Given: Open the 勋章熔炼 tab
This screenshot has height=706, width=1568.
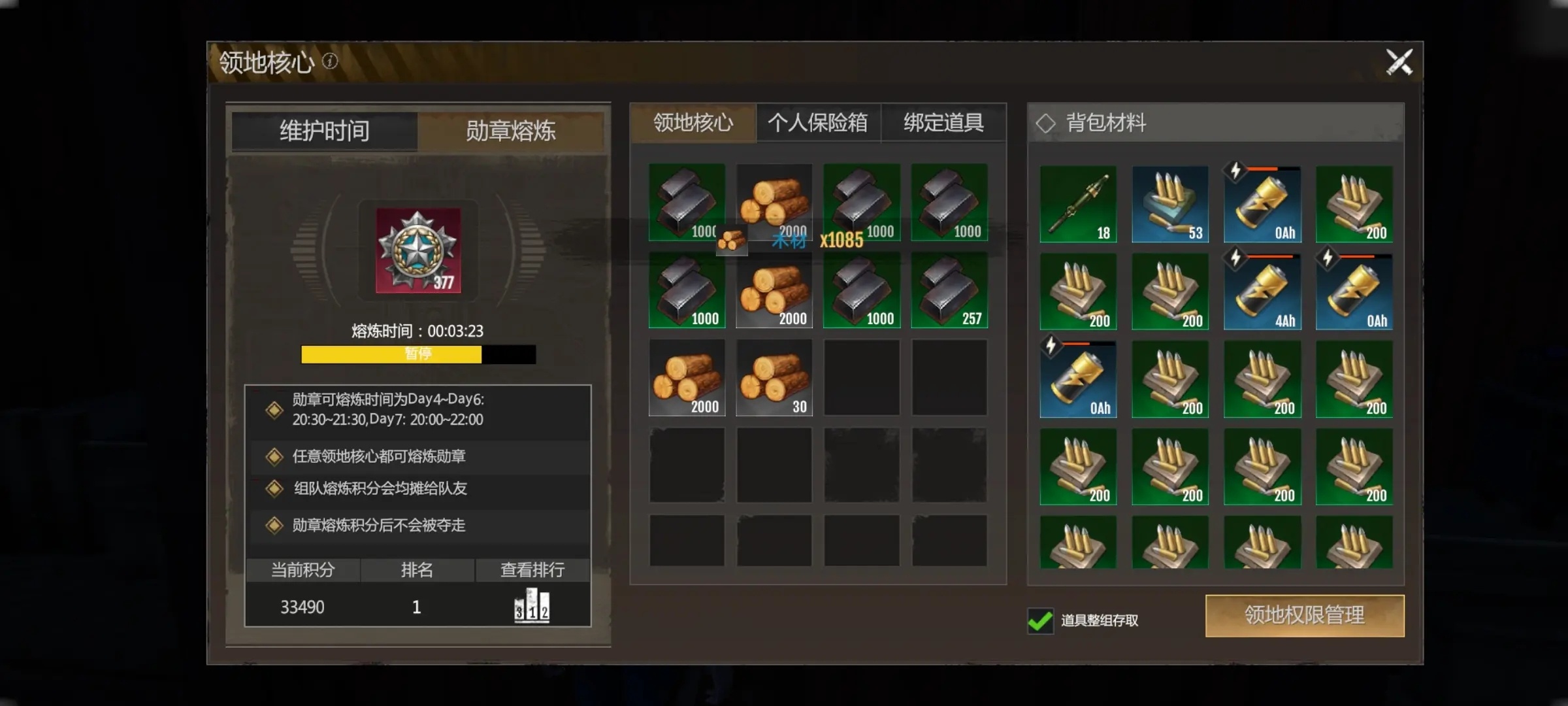Looking at the screenshot, I should 510,131.
